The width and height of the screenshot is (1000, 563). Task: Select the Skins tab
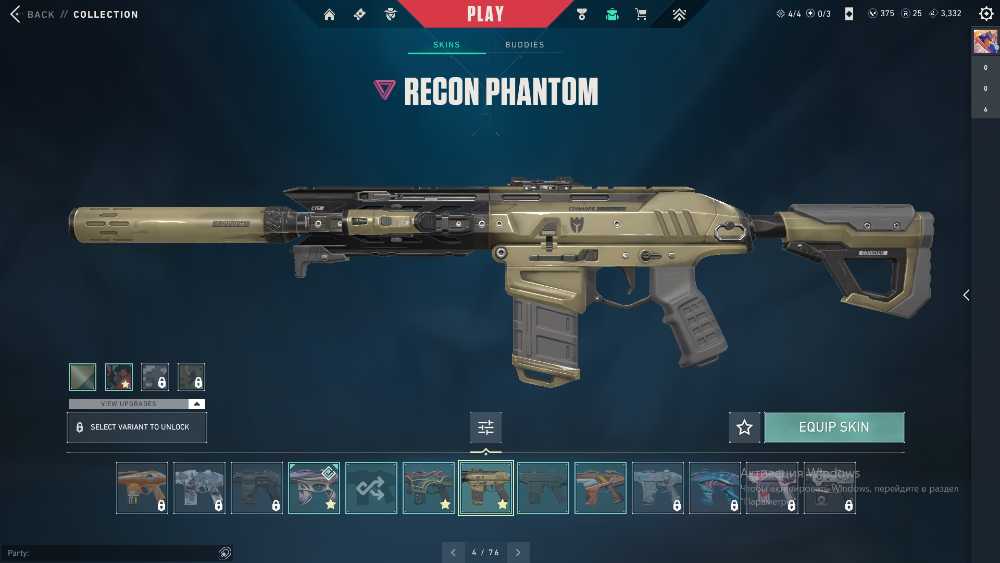click(x=446, y=45)
